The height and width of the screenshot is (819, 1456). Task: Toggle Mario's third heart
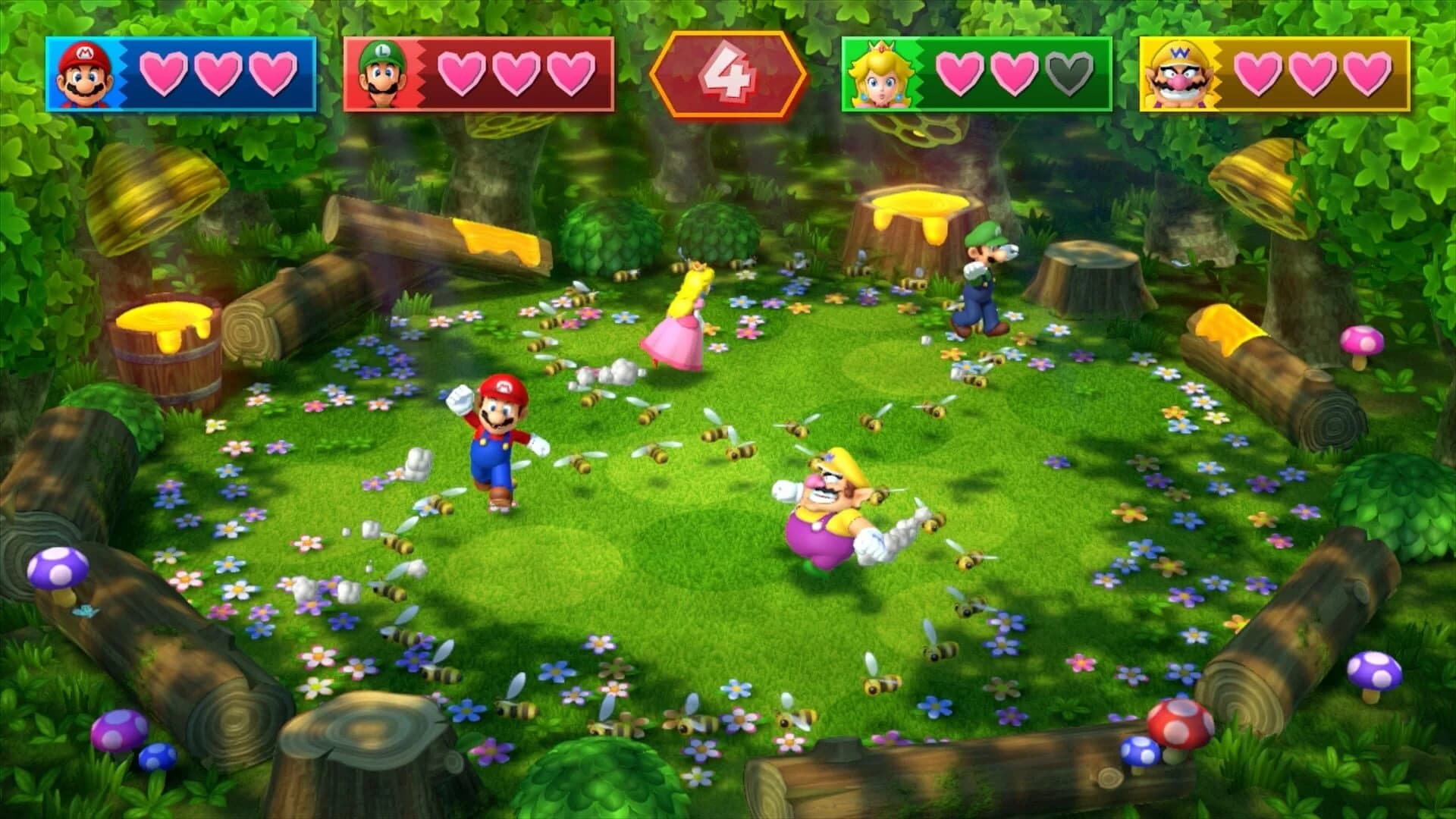pos(273,73)
